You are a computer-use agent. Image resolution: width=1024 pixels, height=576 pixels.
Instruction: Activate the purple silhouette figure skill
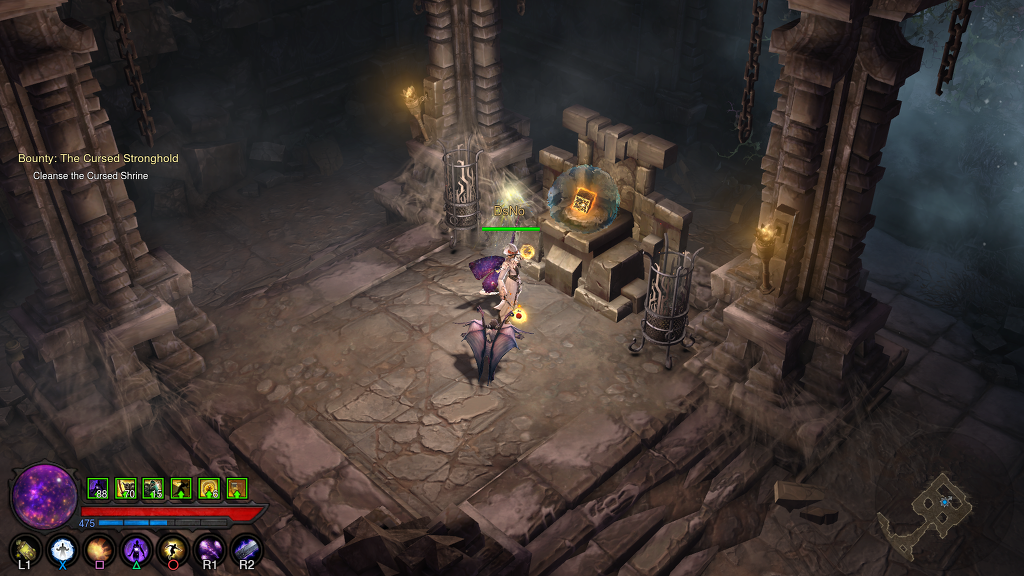tap(136, 549)
